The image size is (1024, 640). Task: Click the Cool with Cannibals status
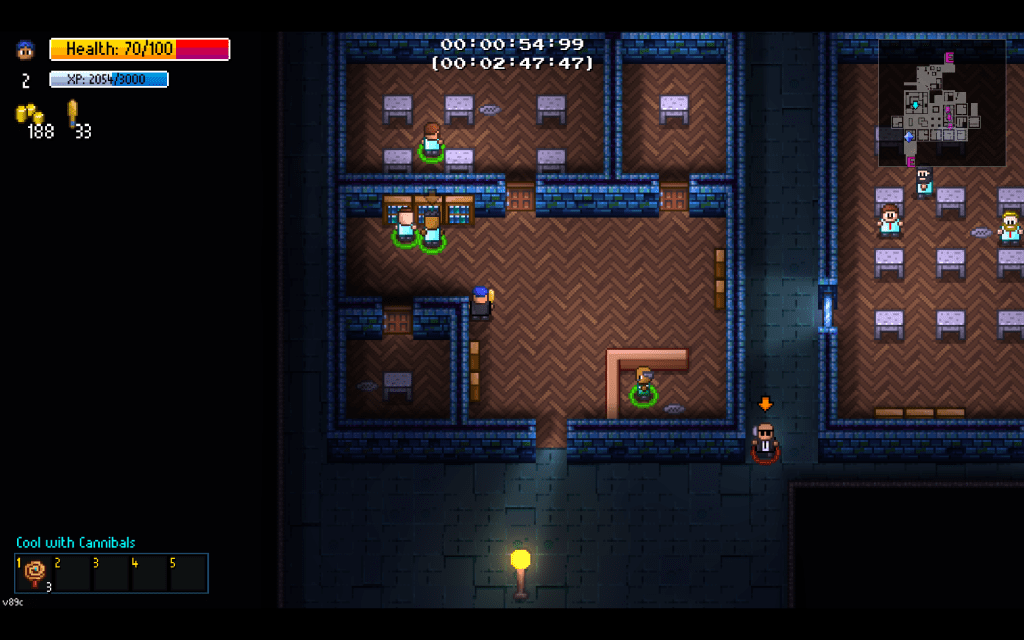[x=76, y=543]
